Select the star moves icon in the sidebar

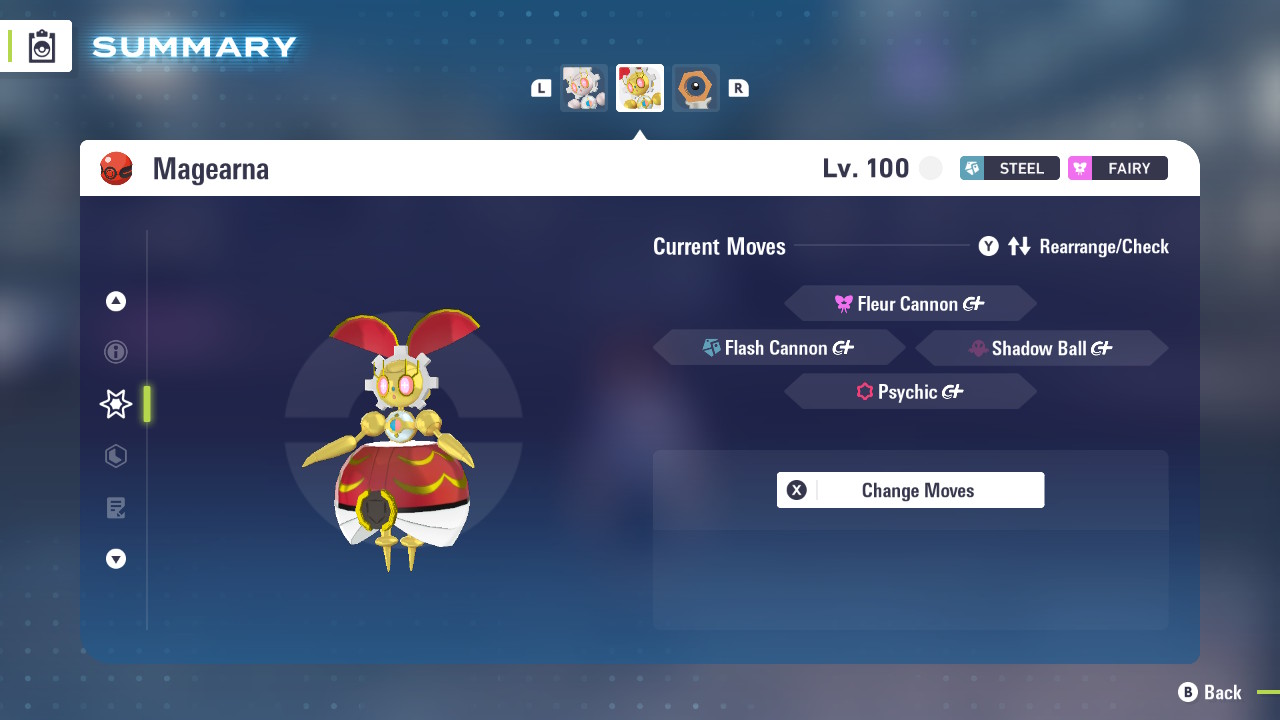(x=116, y=404)
